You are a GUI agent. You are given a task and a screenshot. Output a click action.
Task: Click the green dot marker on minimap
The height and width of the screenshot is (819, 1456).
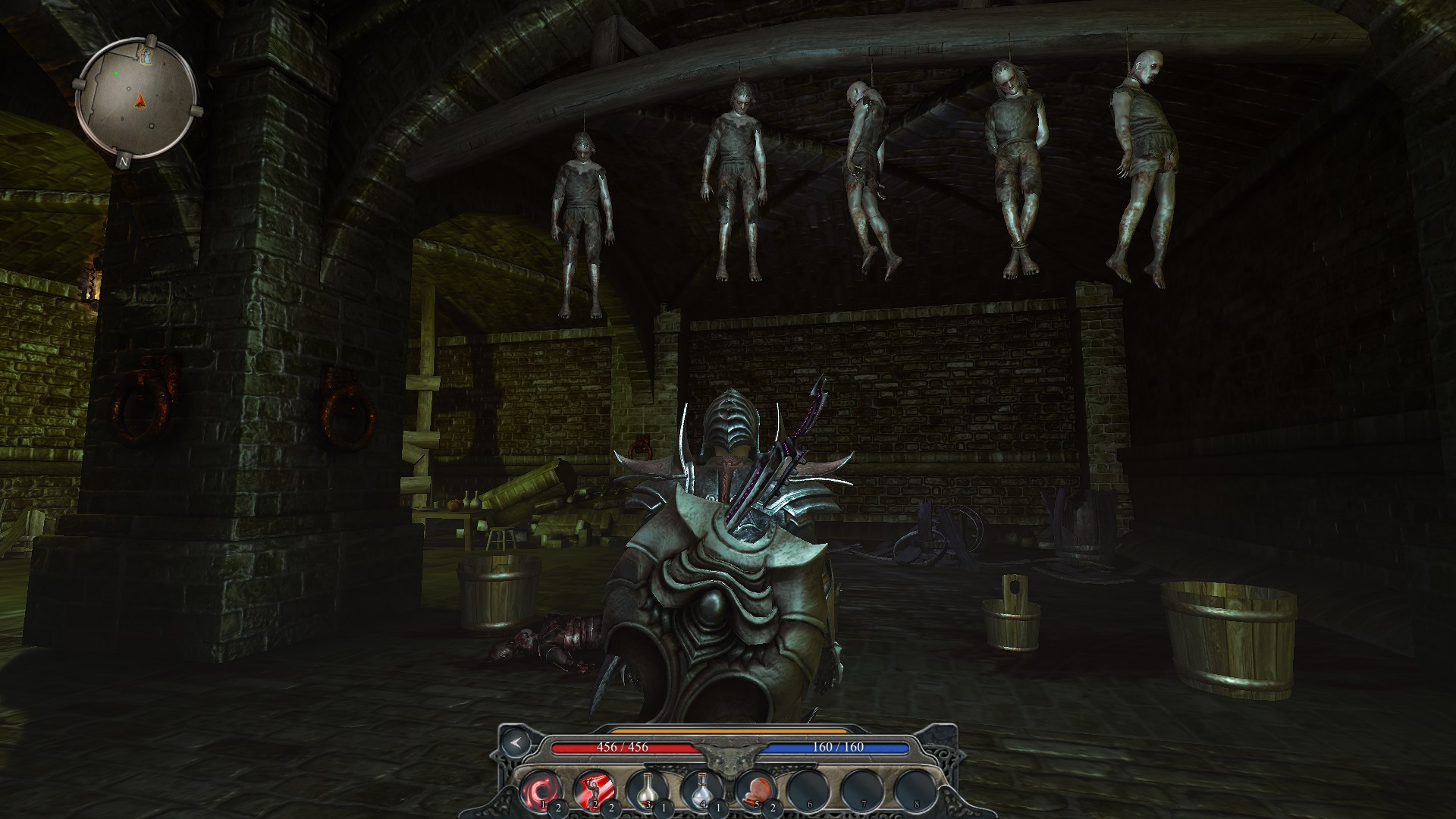tap(116, 74)
